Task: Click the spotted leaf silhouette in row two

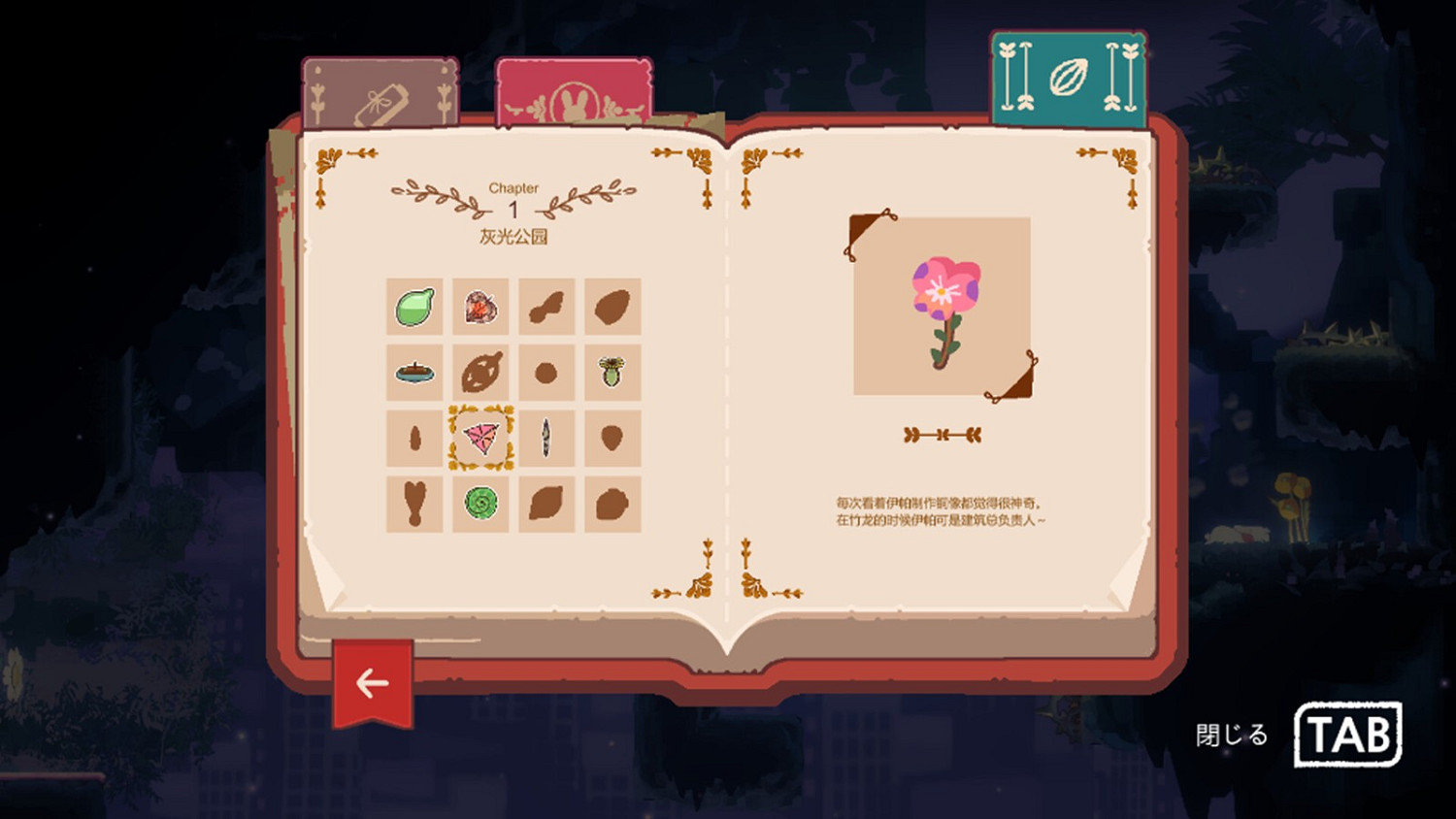Action: pyautogui.click(x=481, y=372)
